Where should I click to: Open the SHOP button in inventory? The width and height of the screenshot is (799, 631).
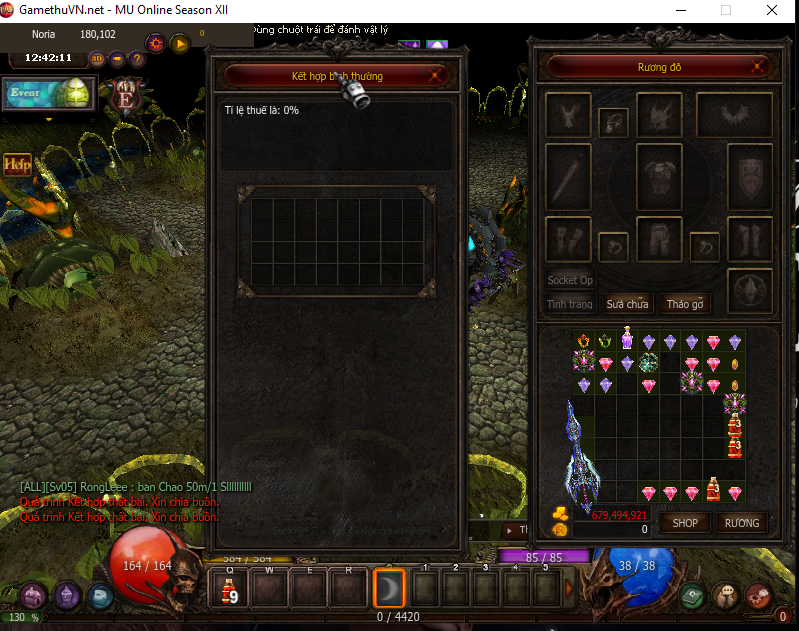click(x=685, y=523)
